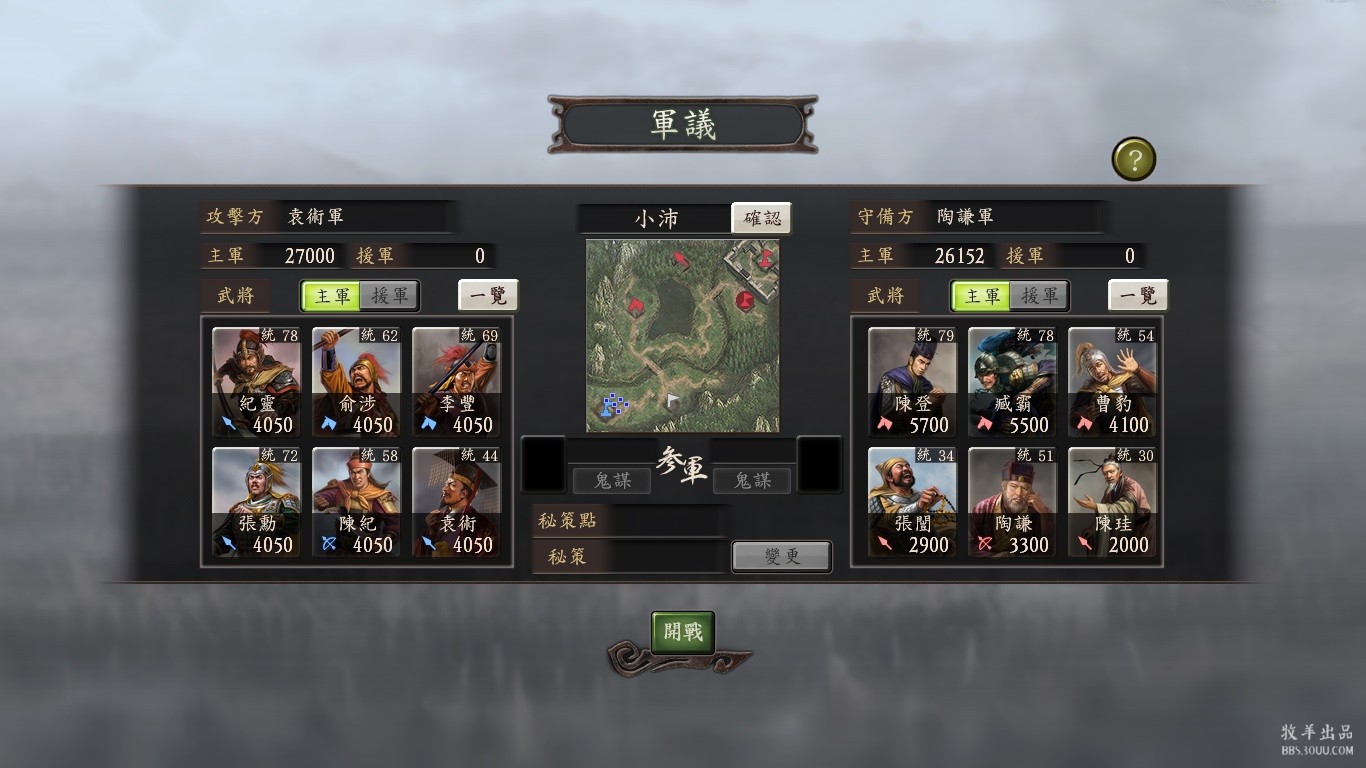Select officer 俞涉's portrait card

point(357,382)
